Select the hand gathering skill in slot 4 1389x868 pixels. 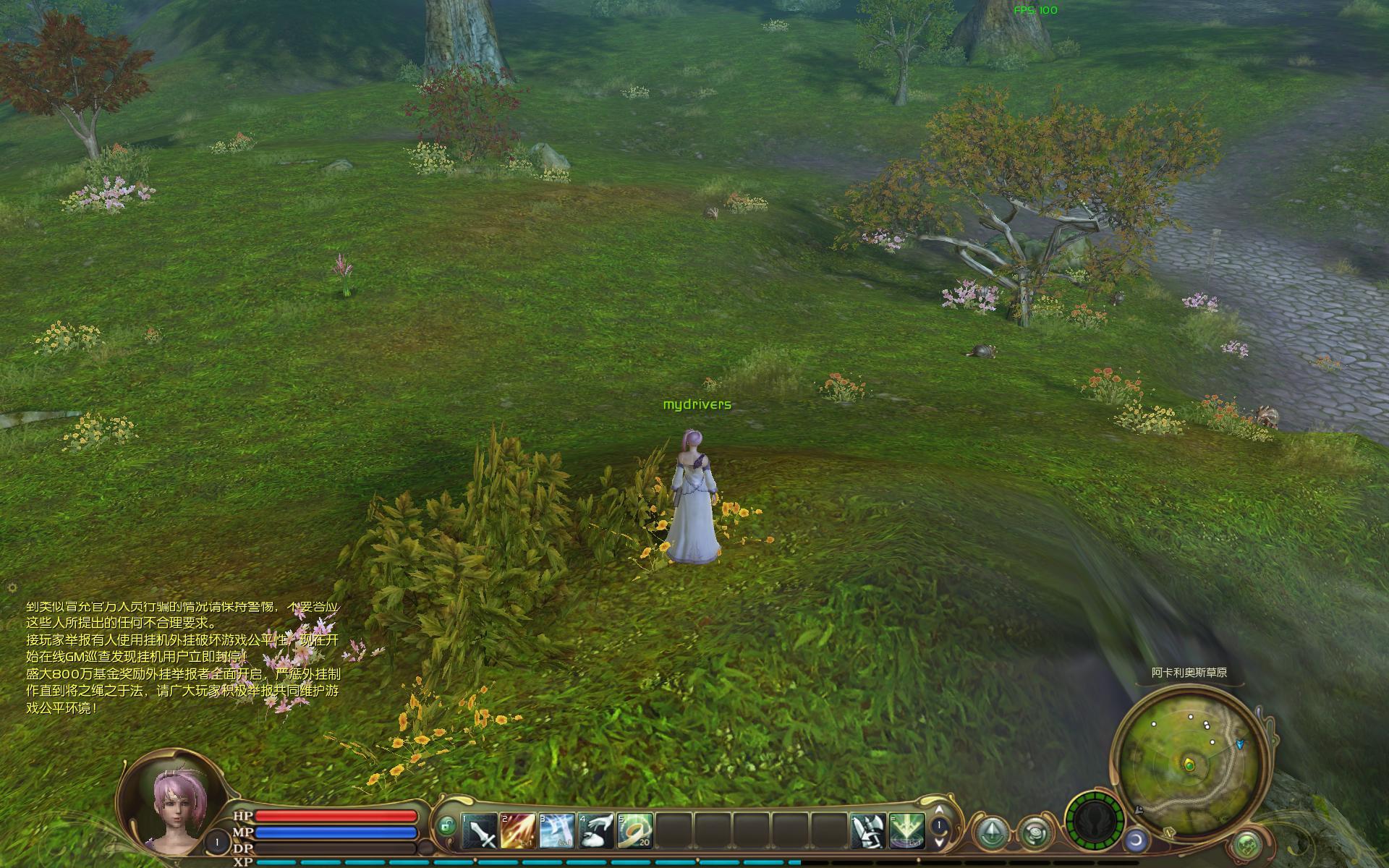click(596, 830)
